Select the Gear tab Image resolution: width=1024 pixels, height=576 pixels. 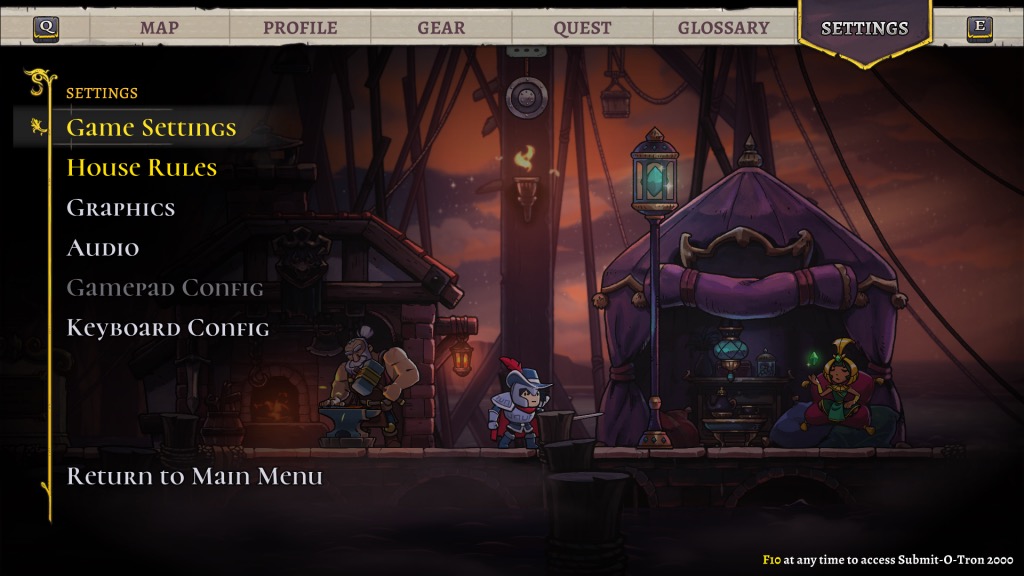click(441, 28)
